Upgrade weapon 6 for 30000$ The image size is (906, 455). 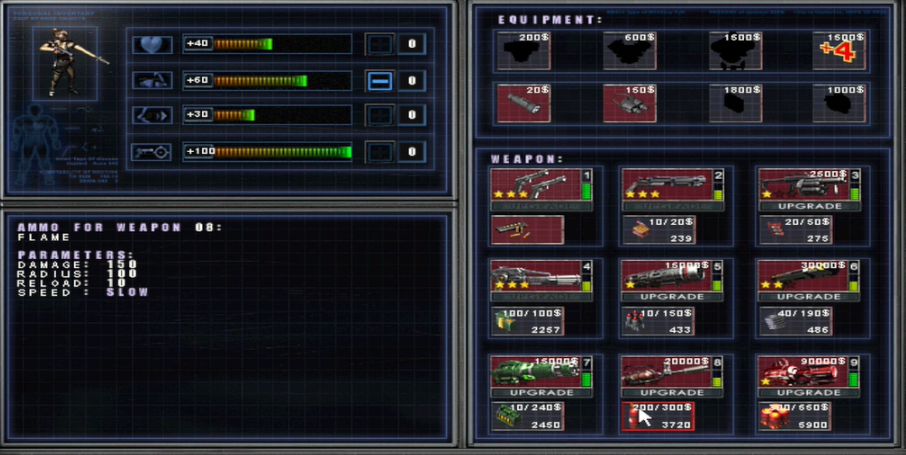coord(811,297)
